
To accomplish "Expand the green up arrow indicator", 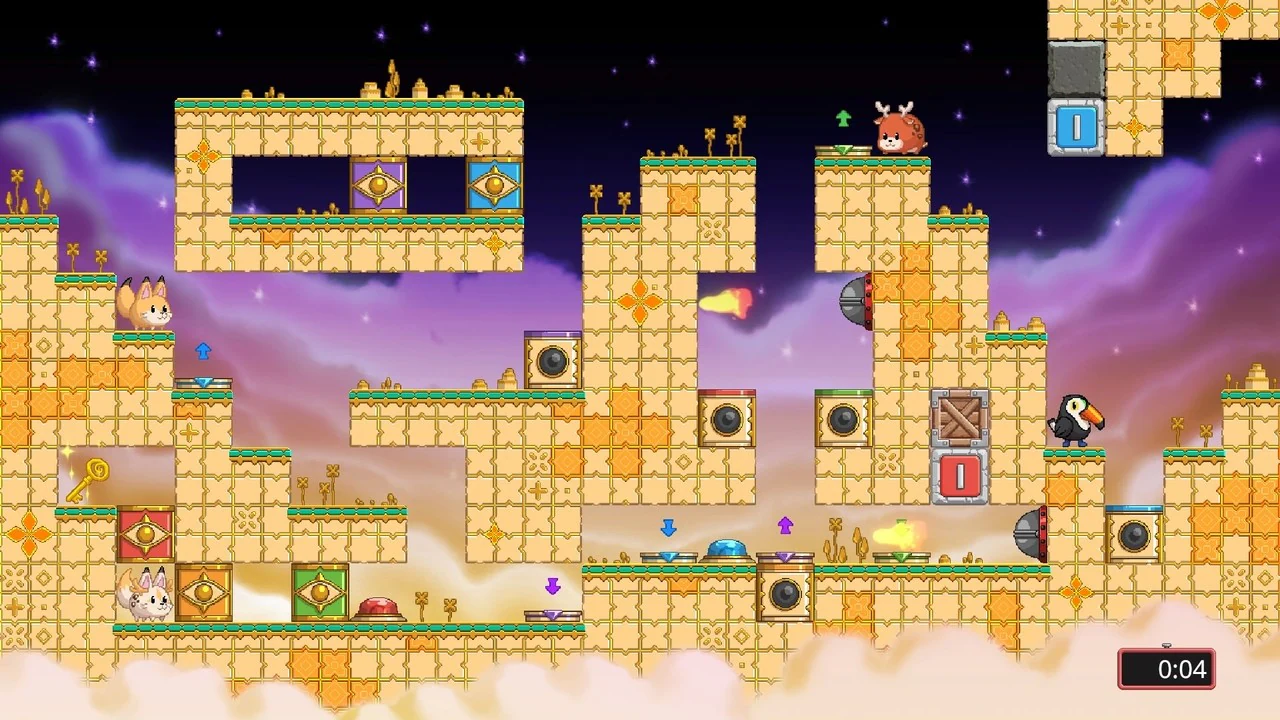I will 843,119.
